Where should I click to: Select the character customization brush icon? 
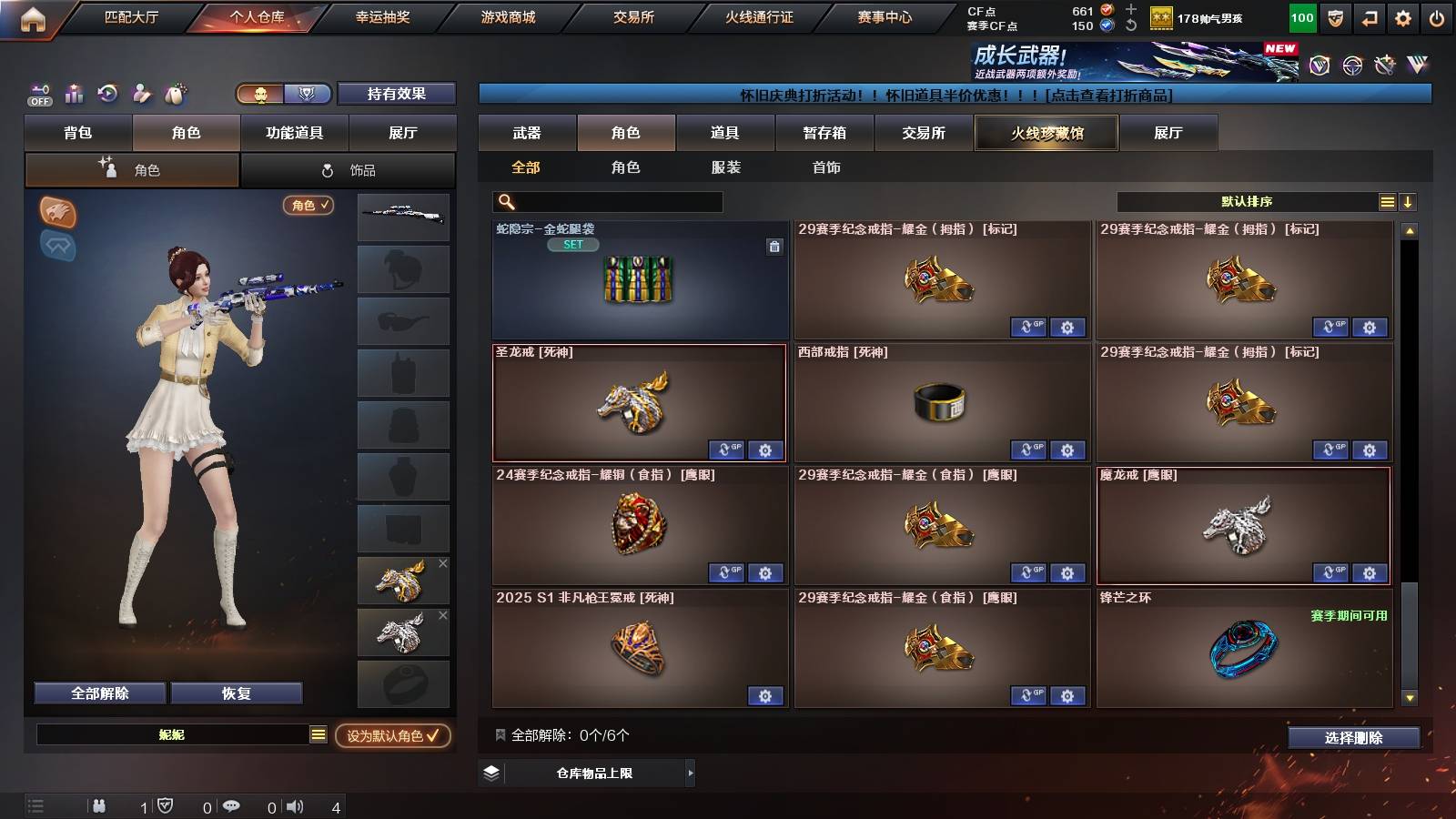142,92
